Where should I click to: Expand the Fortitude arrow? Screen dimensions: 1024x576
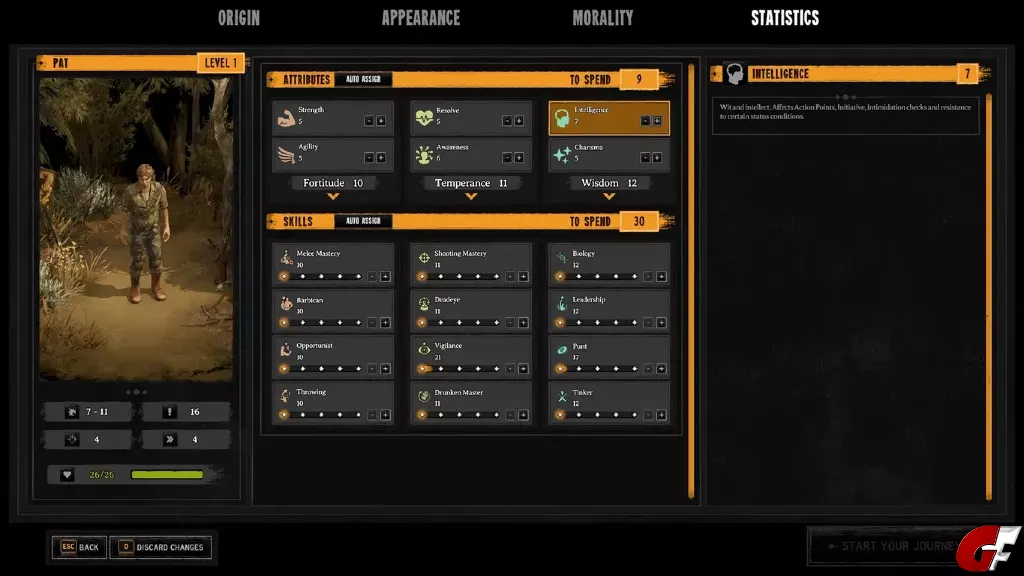pyautogui.click(x=334, y=196)
